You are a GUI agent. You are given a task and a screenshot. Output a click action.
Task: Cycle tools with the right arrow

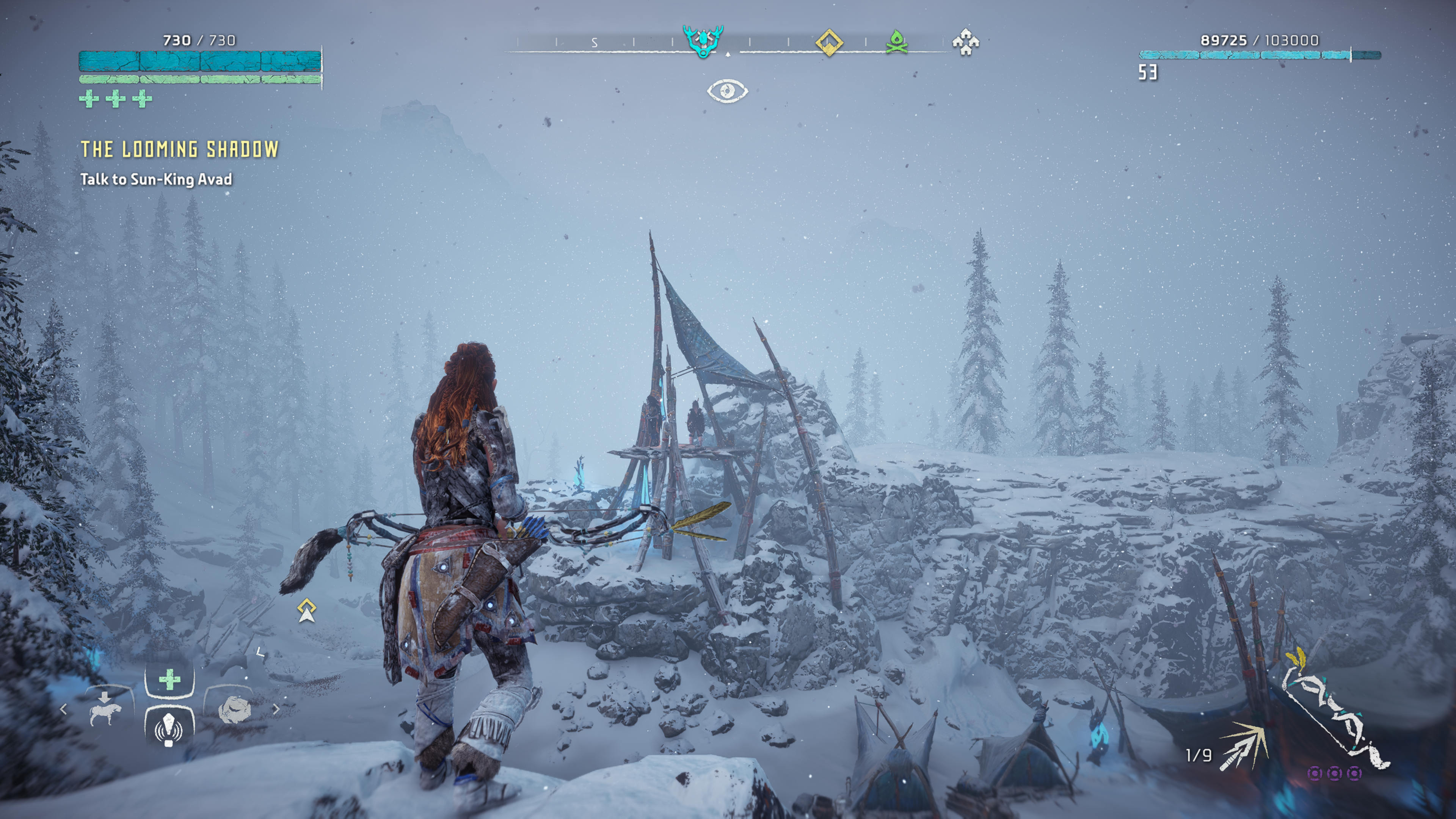[x=276, y=709]
